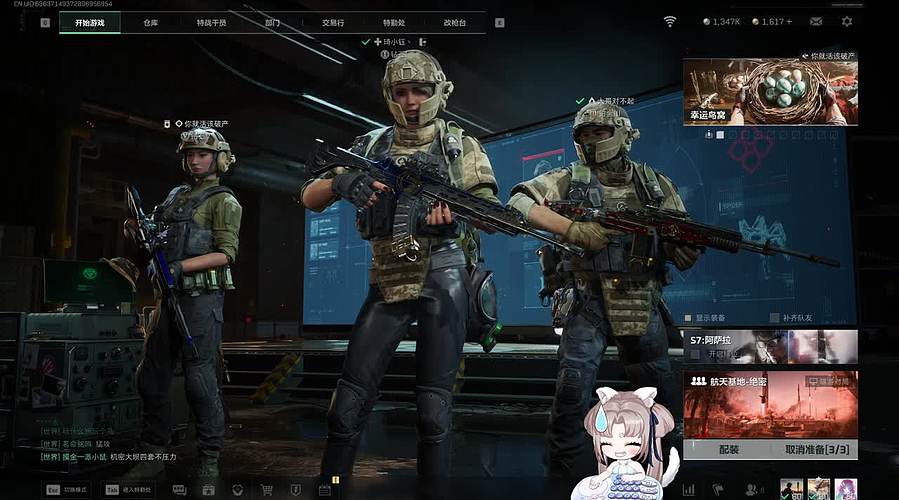899x500 pixels.
Task: Open the chat bubble icon
Action: click(x=179, y=490)
